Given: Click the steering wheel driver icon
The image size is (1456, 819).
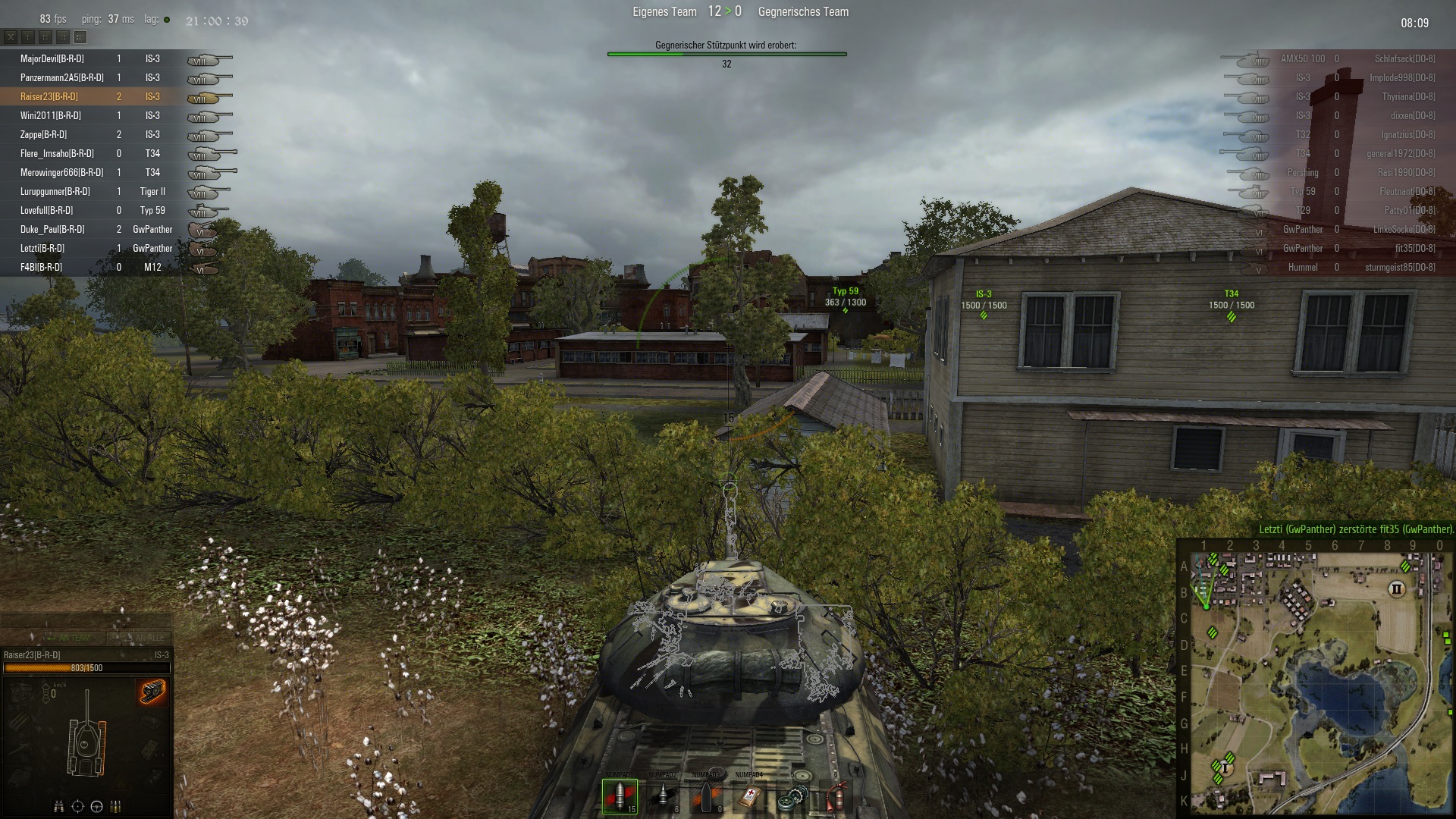Looking at the screenshot, I should tap(96, 806).
